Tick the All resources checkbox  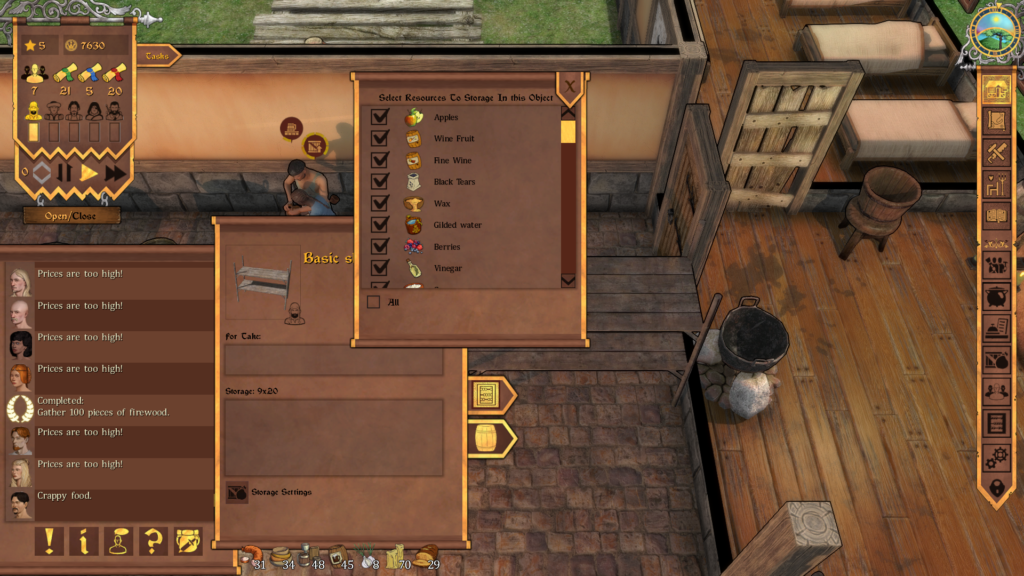[374, 302]
